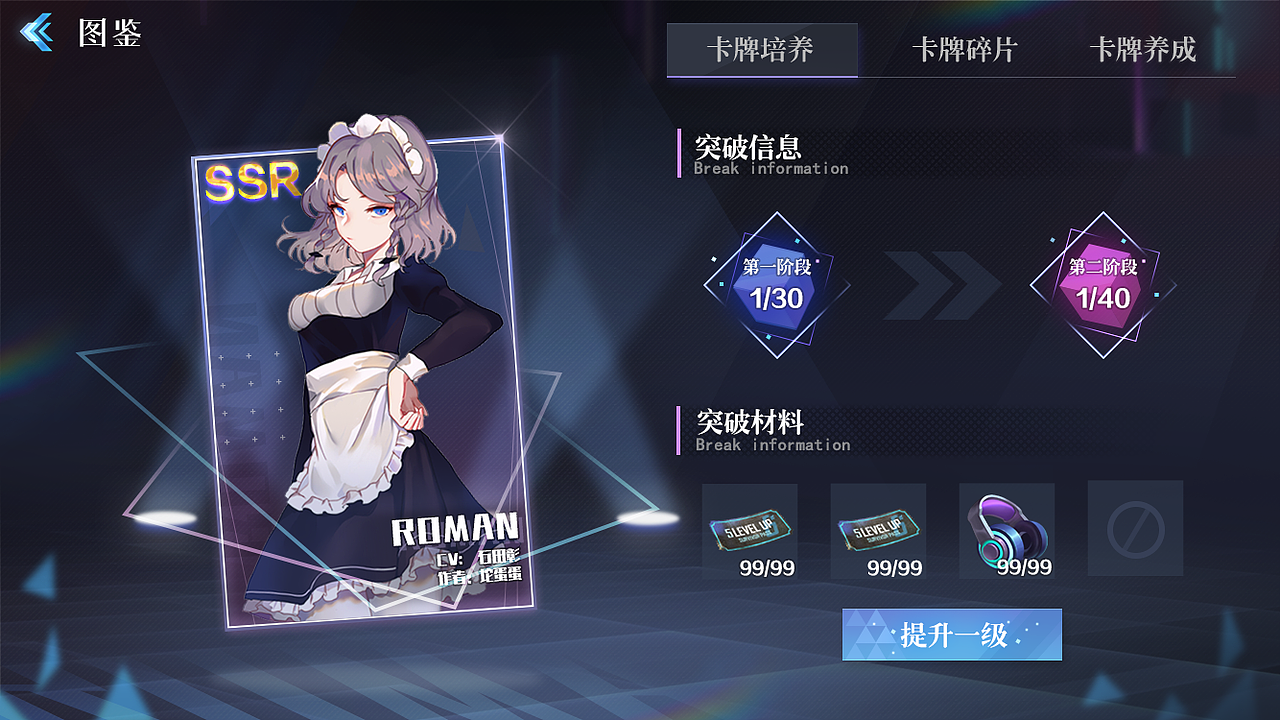Click the 99/99 count under the headphones material
Image resolution: width=1280 pixels, height=720 pixels.
point(1026,568)
